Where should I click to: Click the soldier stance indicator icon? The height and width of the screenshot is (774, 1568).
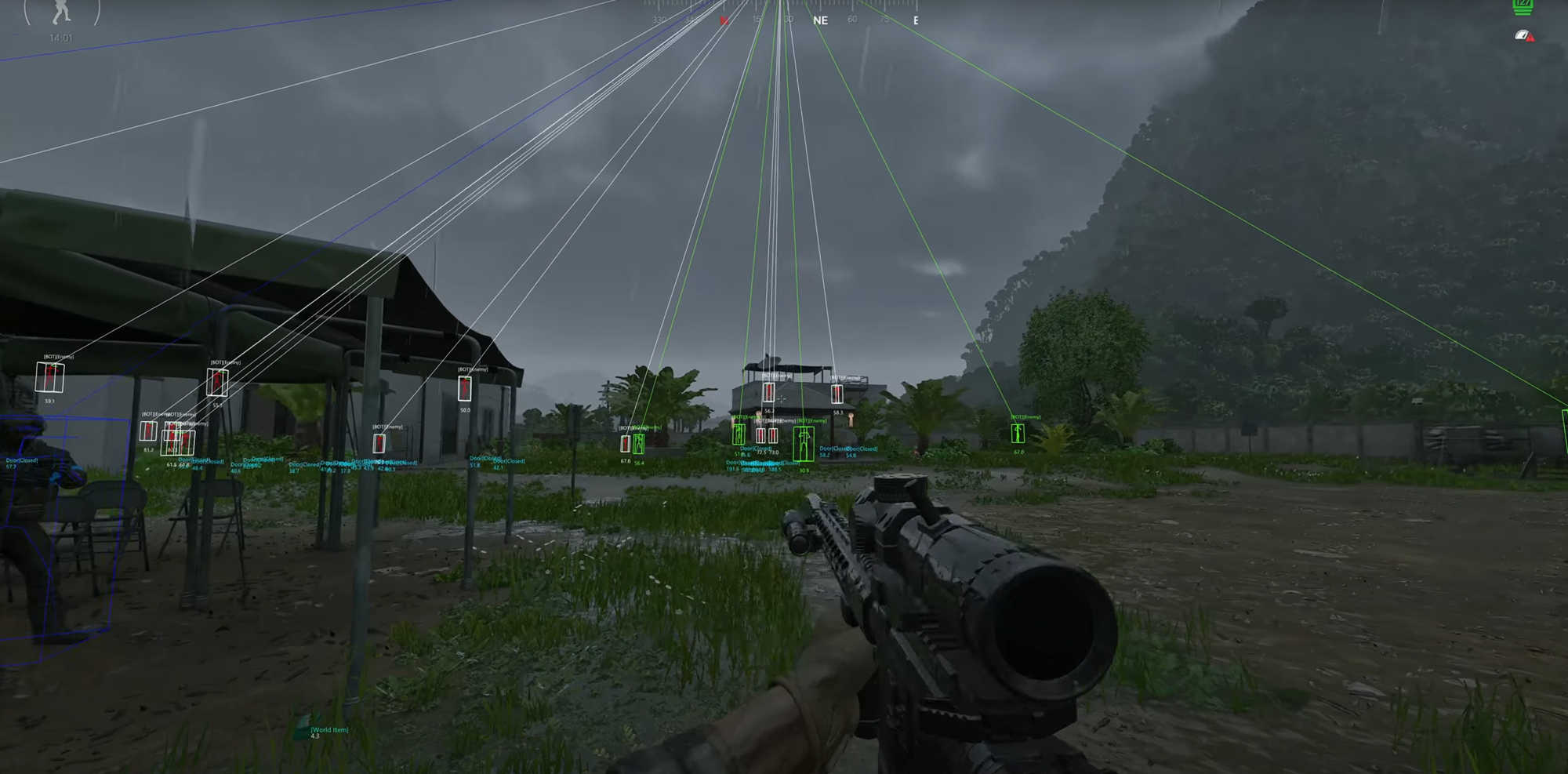point(61,13)
